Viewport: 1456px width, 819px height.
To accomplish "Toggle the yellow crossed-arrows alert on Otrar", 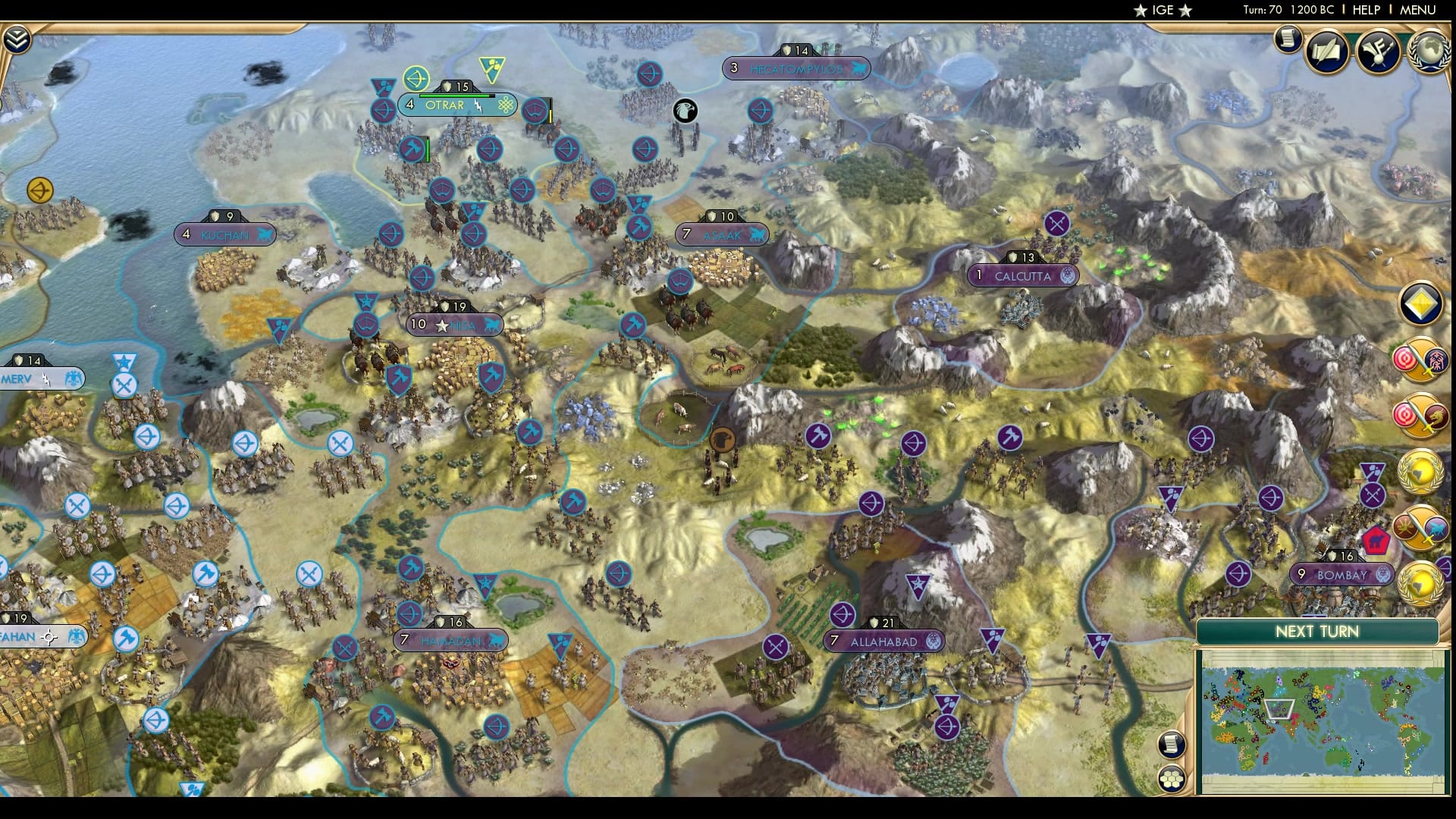I will (417, 78).
